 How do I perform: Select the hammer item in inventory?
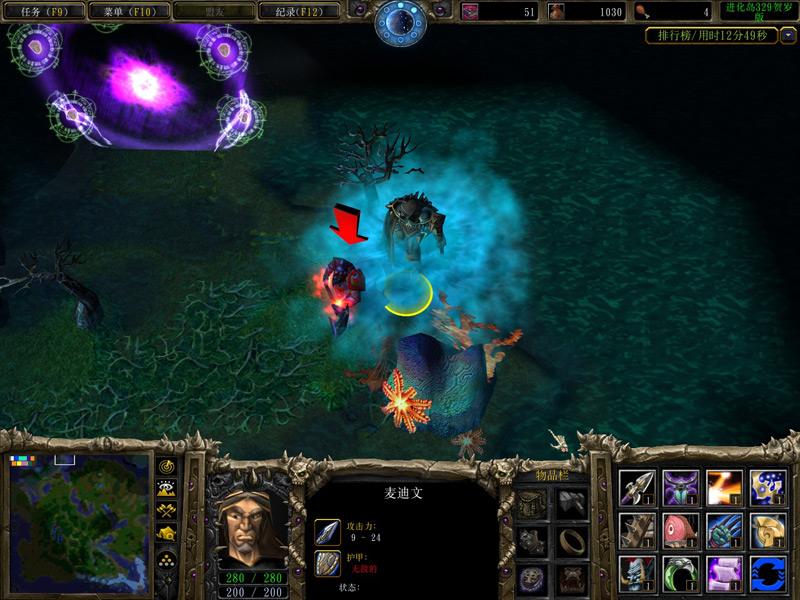coord(572,503)
